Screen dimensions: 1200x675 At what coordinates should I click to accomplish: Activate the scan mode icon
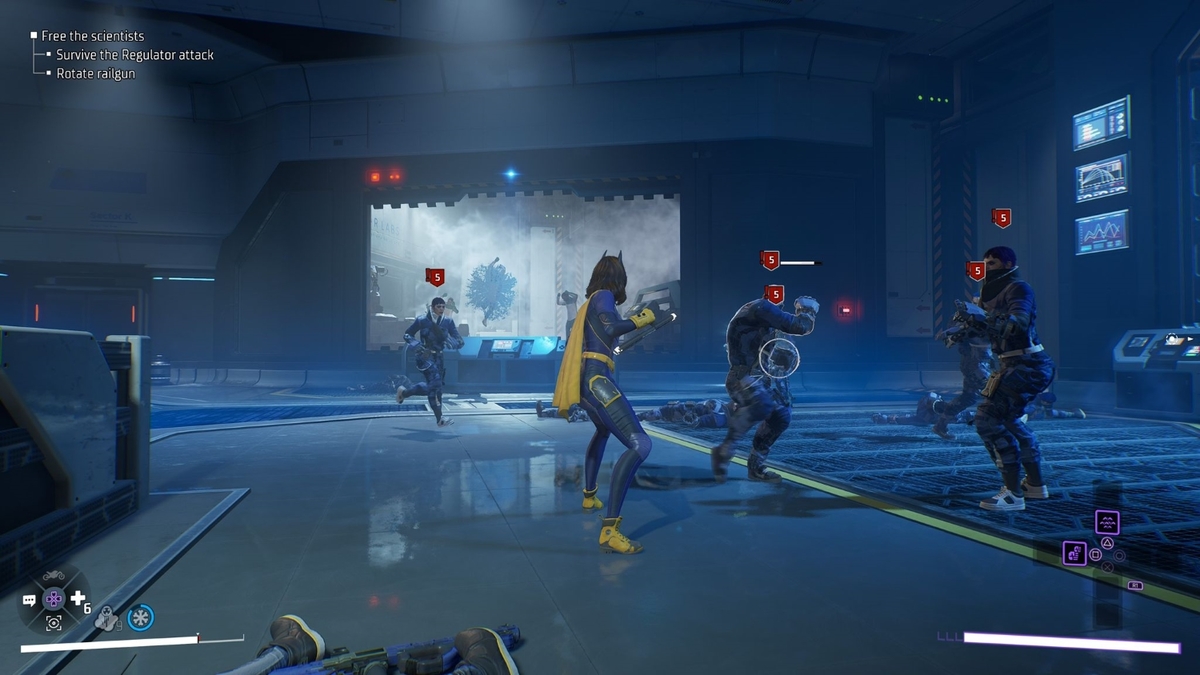click(53, 623)
